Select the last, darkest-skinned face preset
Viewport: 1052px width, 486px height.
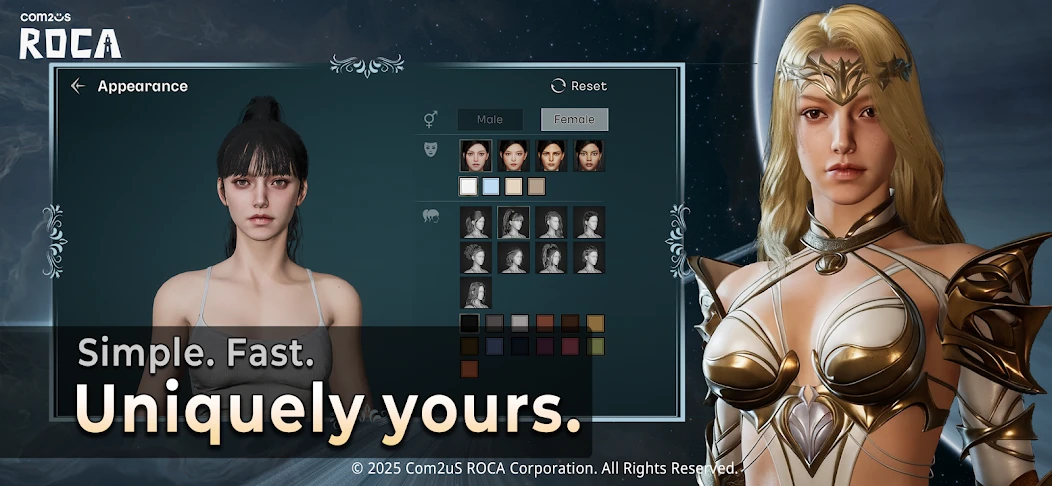[589, 155]
